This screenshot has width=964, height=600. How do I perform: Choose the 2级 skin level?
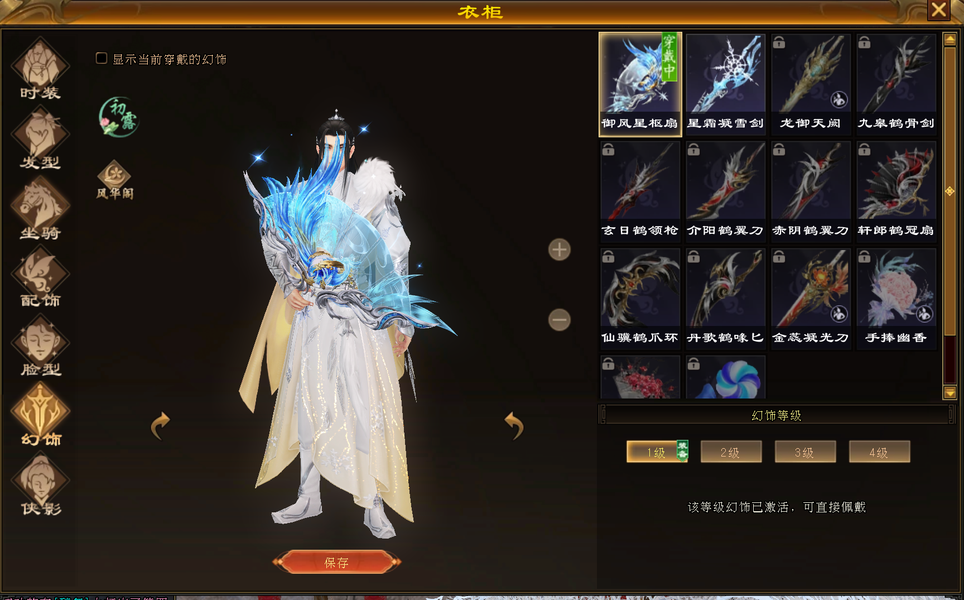731,452
